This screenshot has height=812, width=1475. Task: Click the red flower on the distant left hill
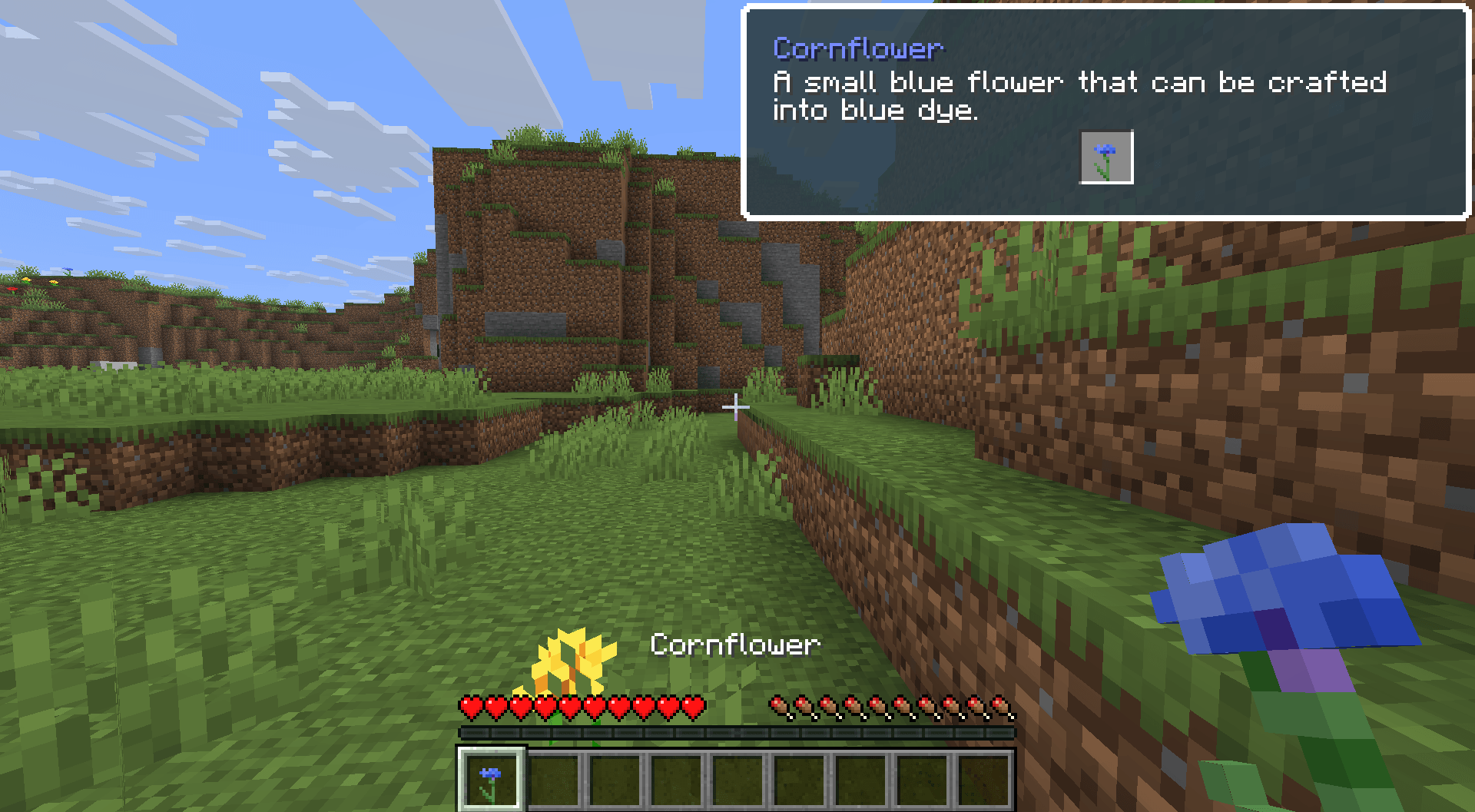click(x=12, y=290)
